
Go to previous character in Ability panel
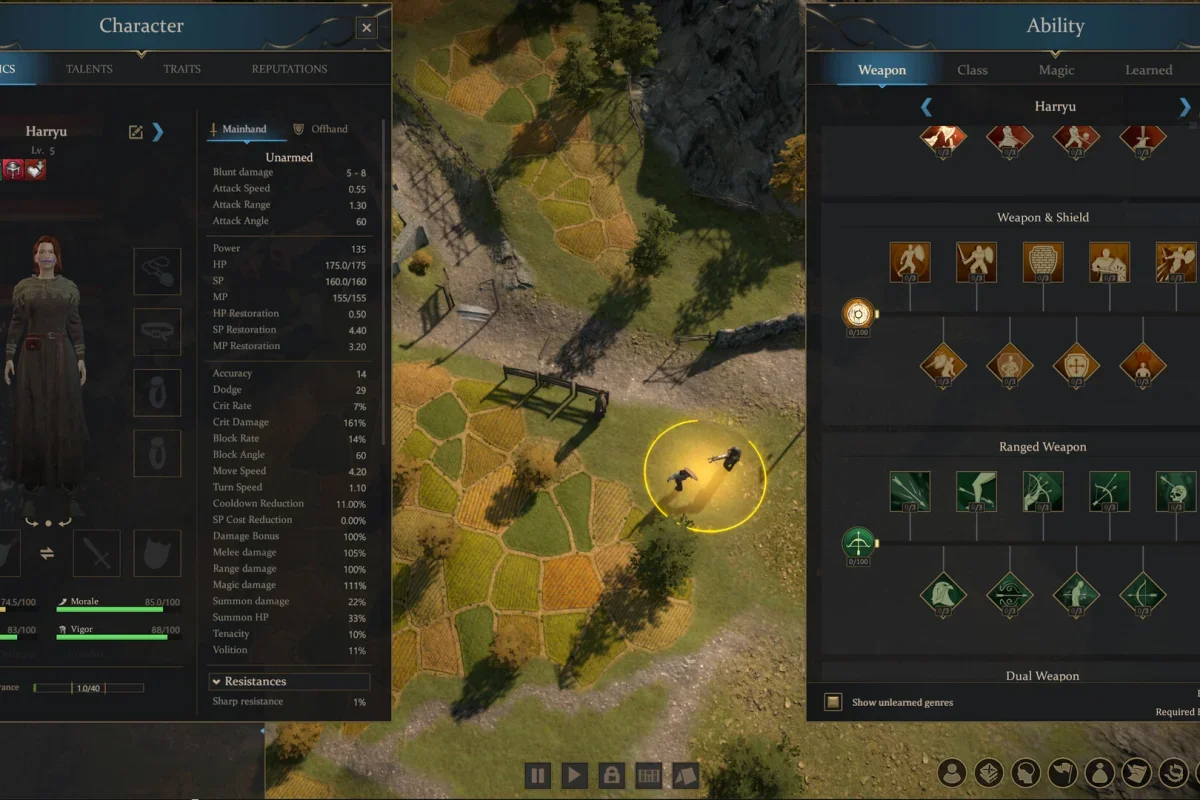click(x=926, y=107)
